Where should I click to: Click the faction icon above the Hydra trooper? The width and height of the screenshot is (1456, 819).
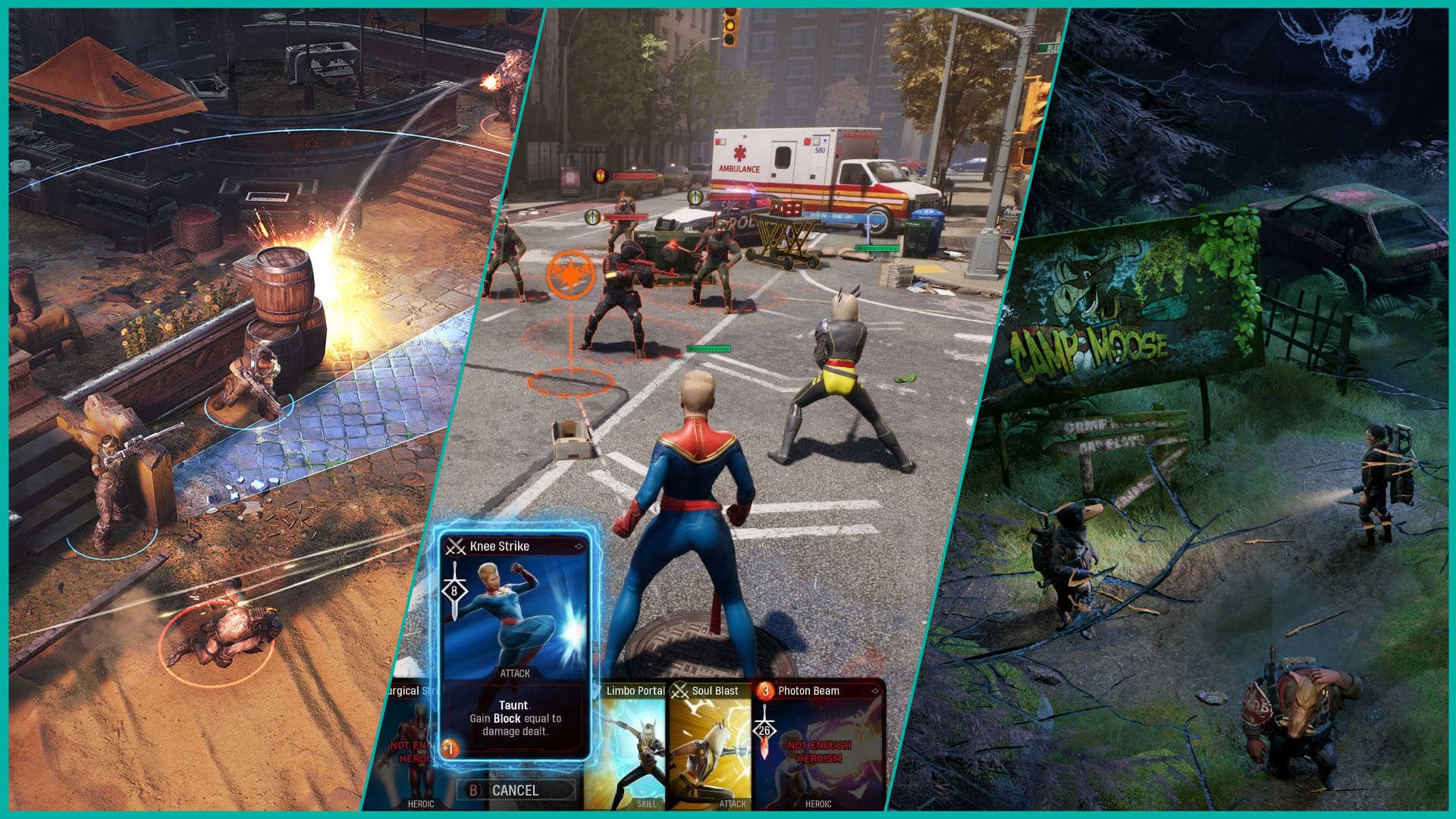591,217
